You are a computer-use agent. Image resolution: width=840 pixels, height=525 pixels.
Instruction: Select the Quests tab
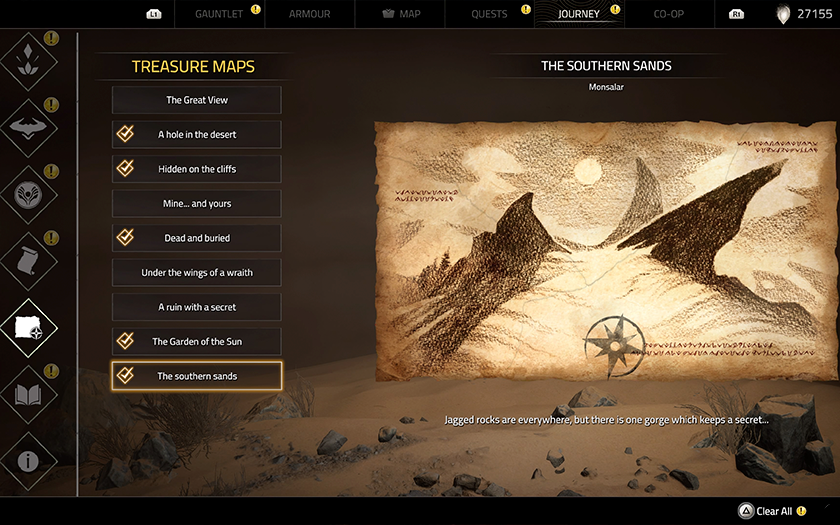[x=489, y=14]
